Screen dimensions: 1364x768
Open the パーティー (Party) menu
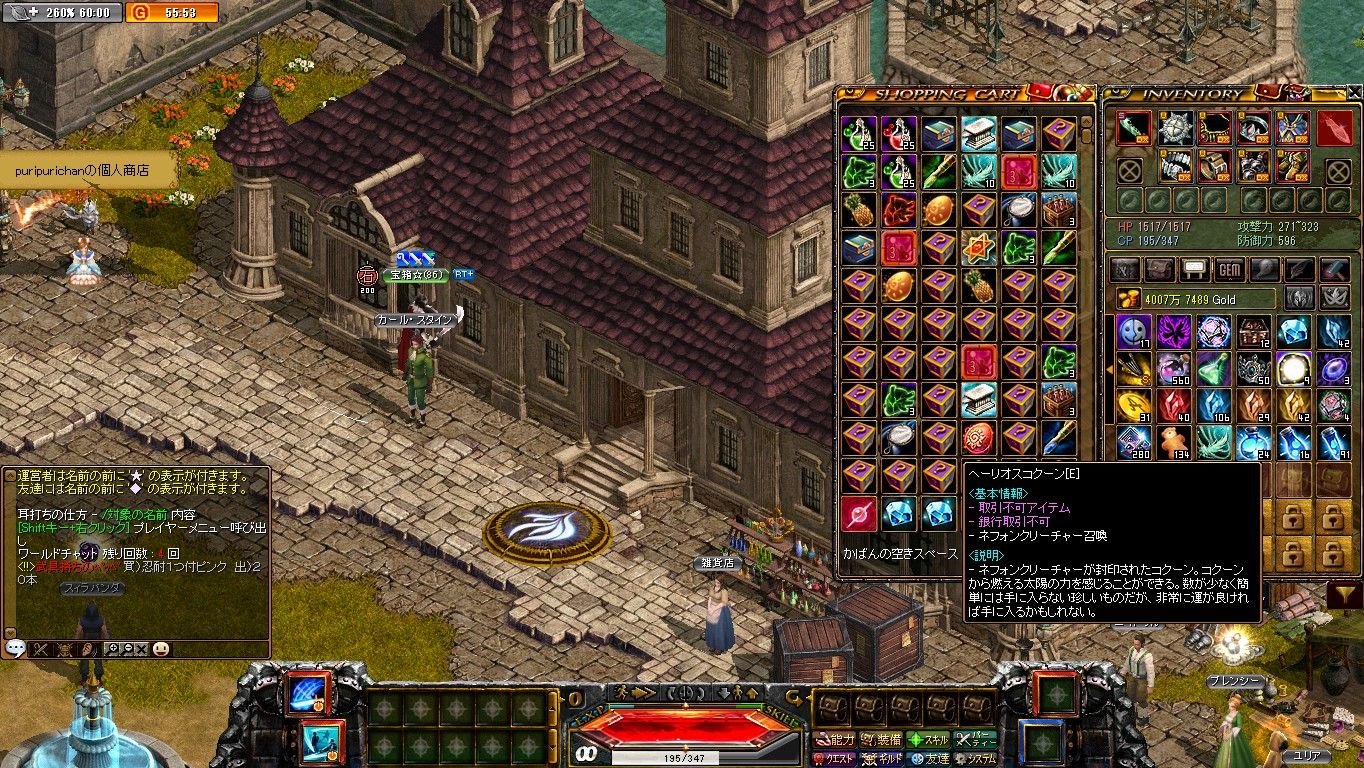(975, 740)
